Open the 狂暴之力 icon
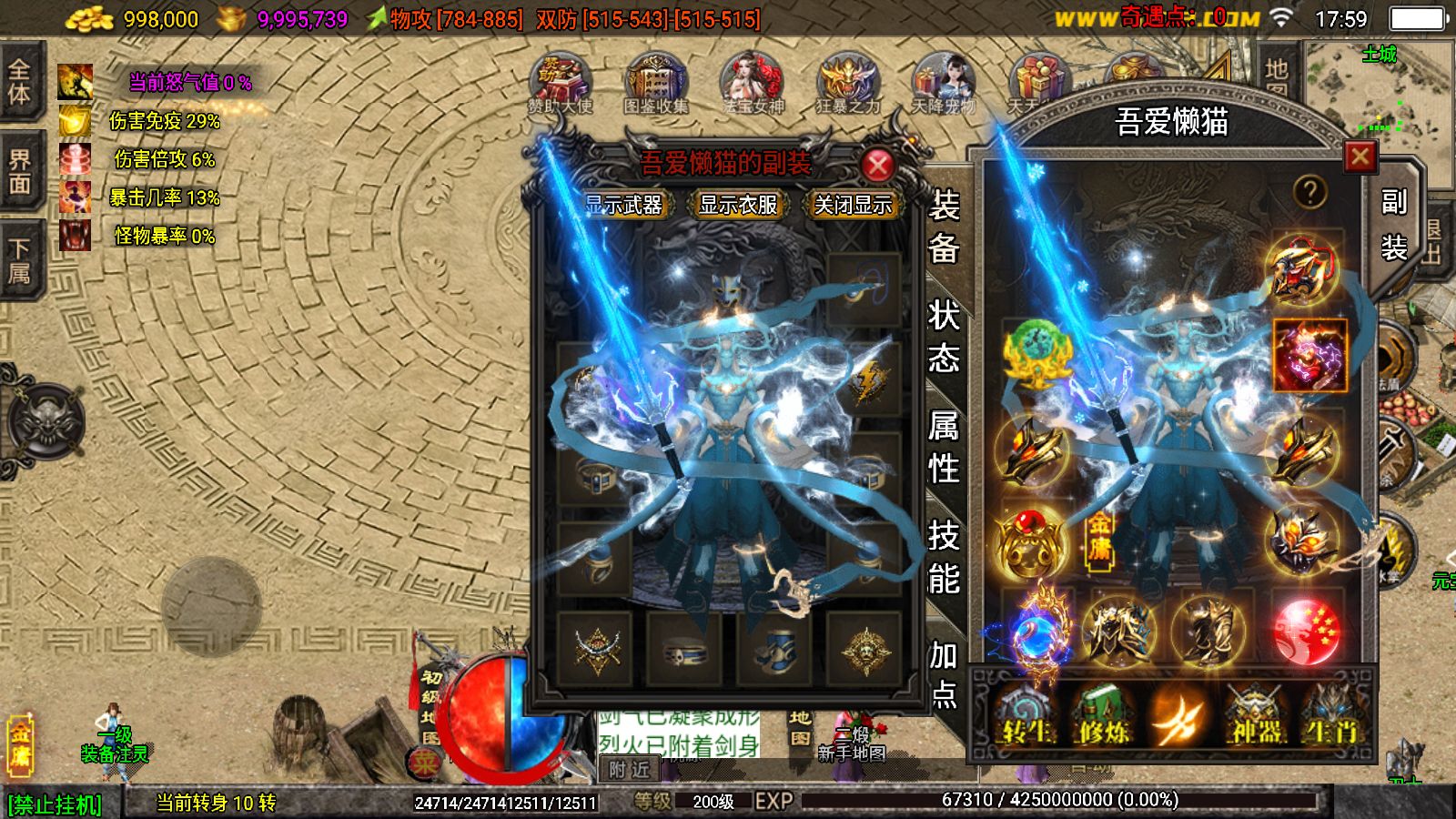This screenshot has height=819, width=1456. pos(847,84)
